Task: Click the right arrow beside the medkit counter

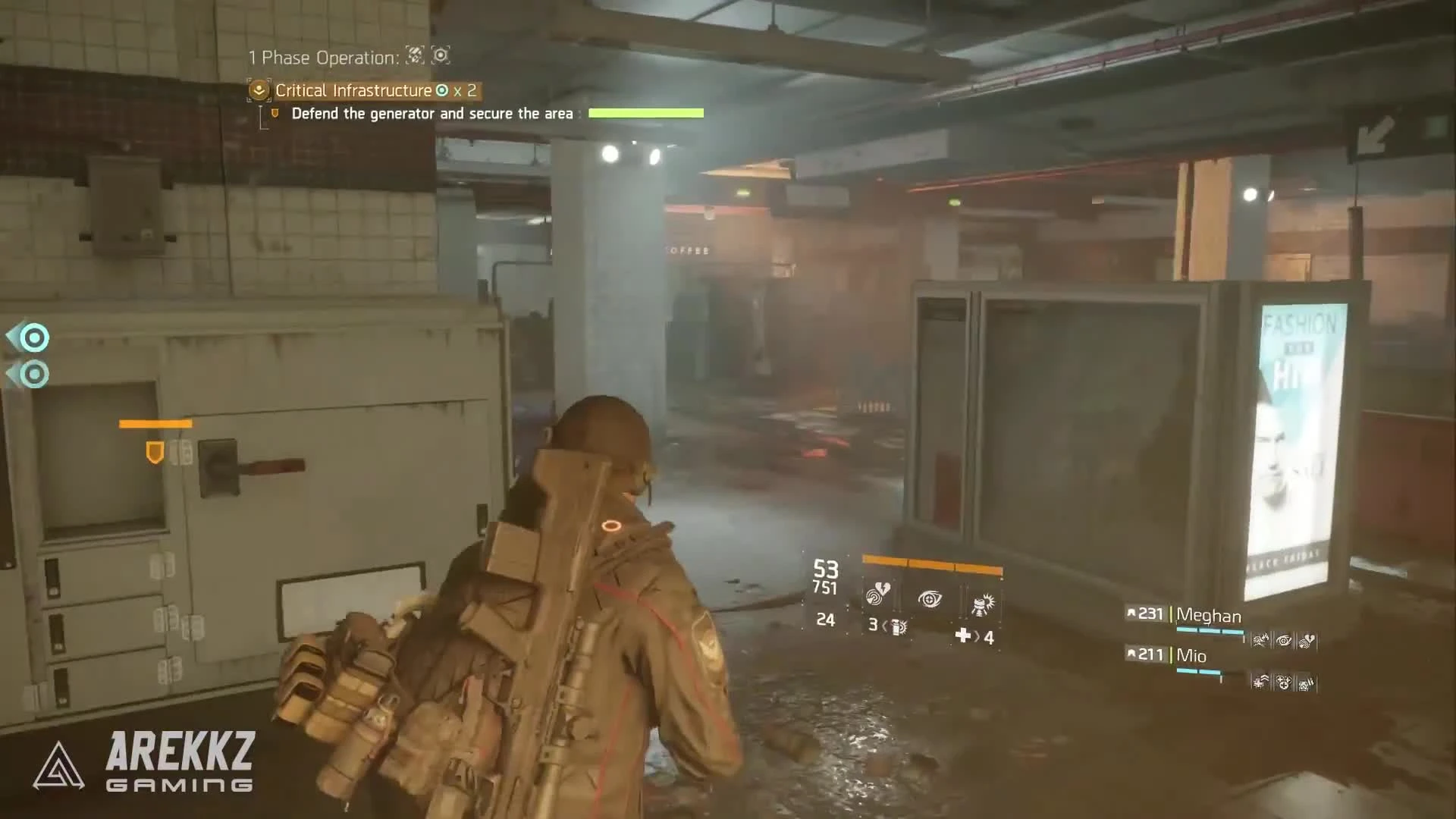Action: pos(977,637)
